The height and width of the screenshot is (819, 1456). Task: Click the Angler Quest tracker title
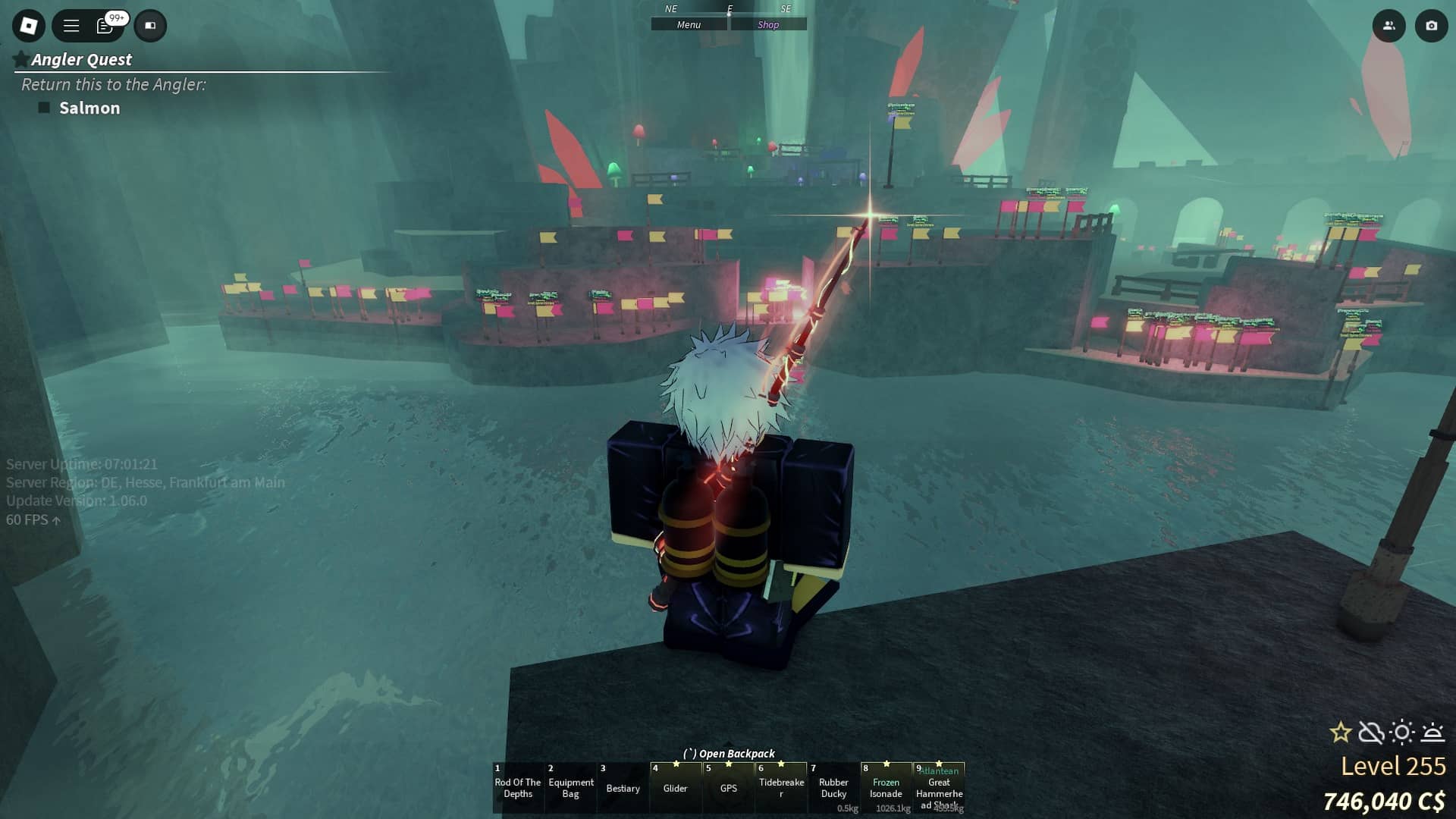pyautogui.click(x=81, y=60)
